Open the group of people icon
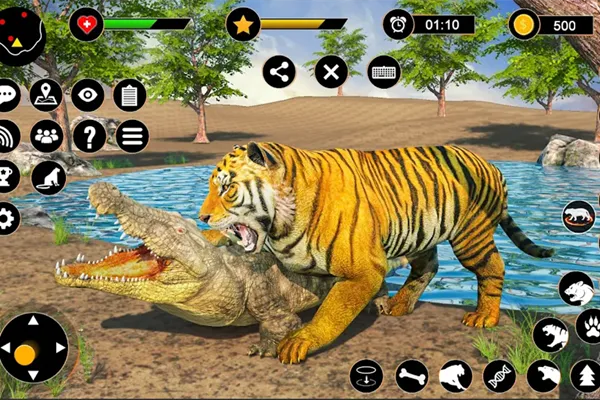This screenshot has height=400, width=600. pos(46,135)
